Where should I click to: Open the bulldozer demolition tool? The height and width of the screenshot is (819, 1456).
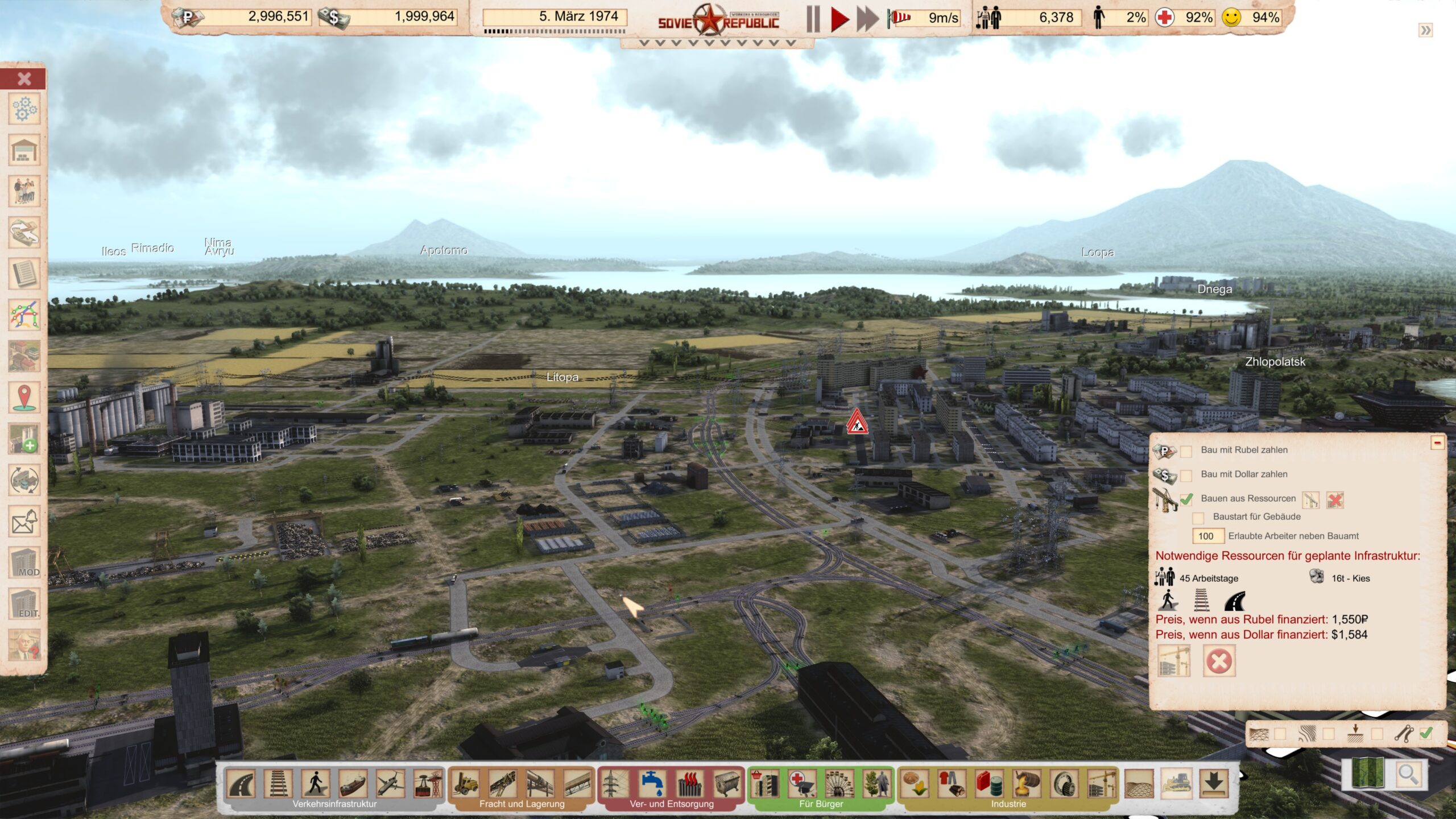1176,784
